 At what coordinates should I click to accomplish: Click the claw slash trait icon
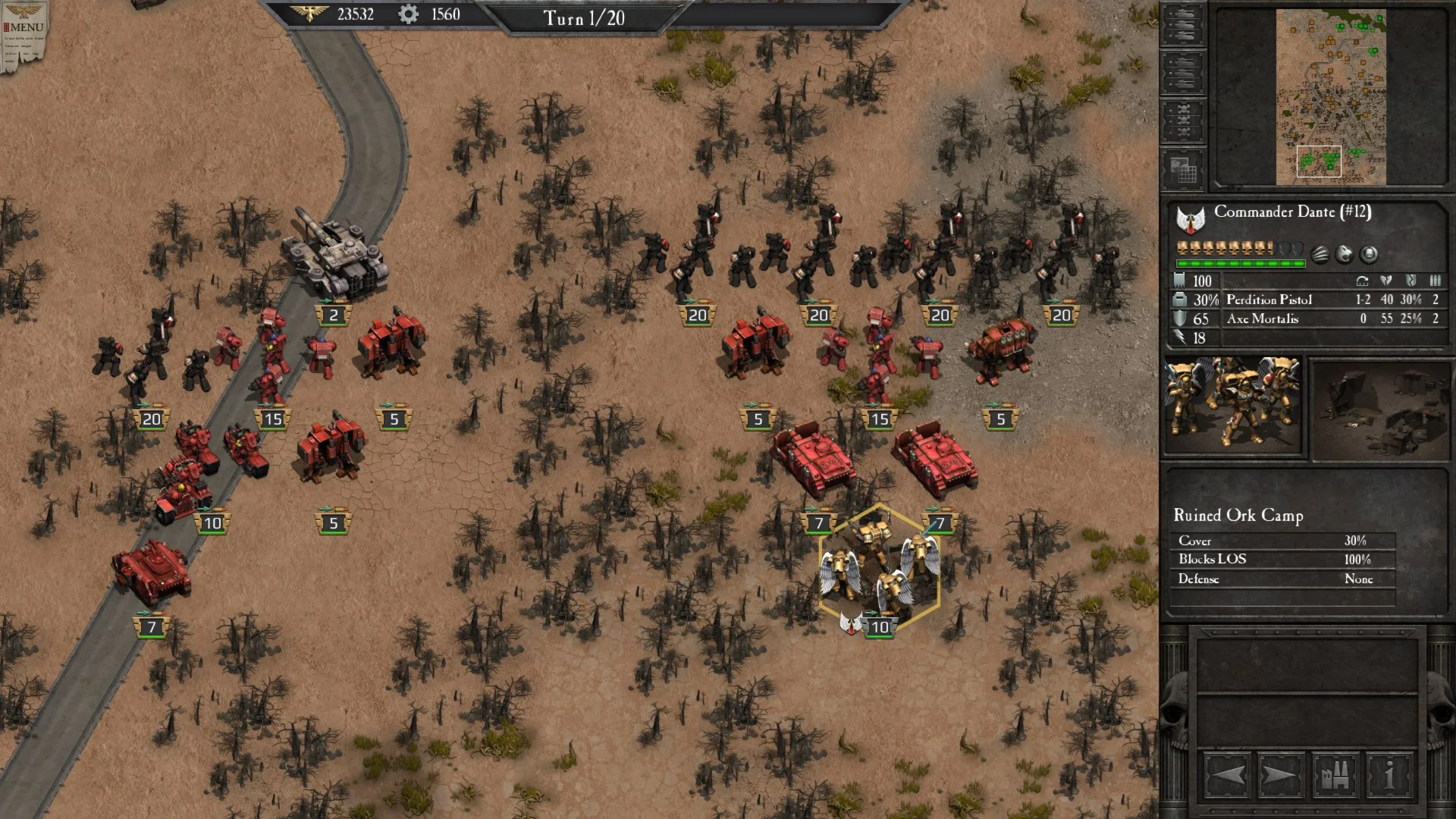[x=1320, y=254]
